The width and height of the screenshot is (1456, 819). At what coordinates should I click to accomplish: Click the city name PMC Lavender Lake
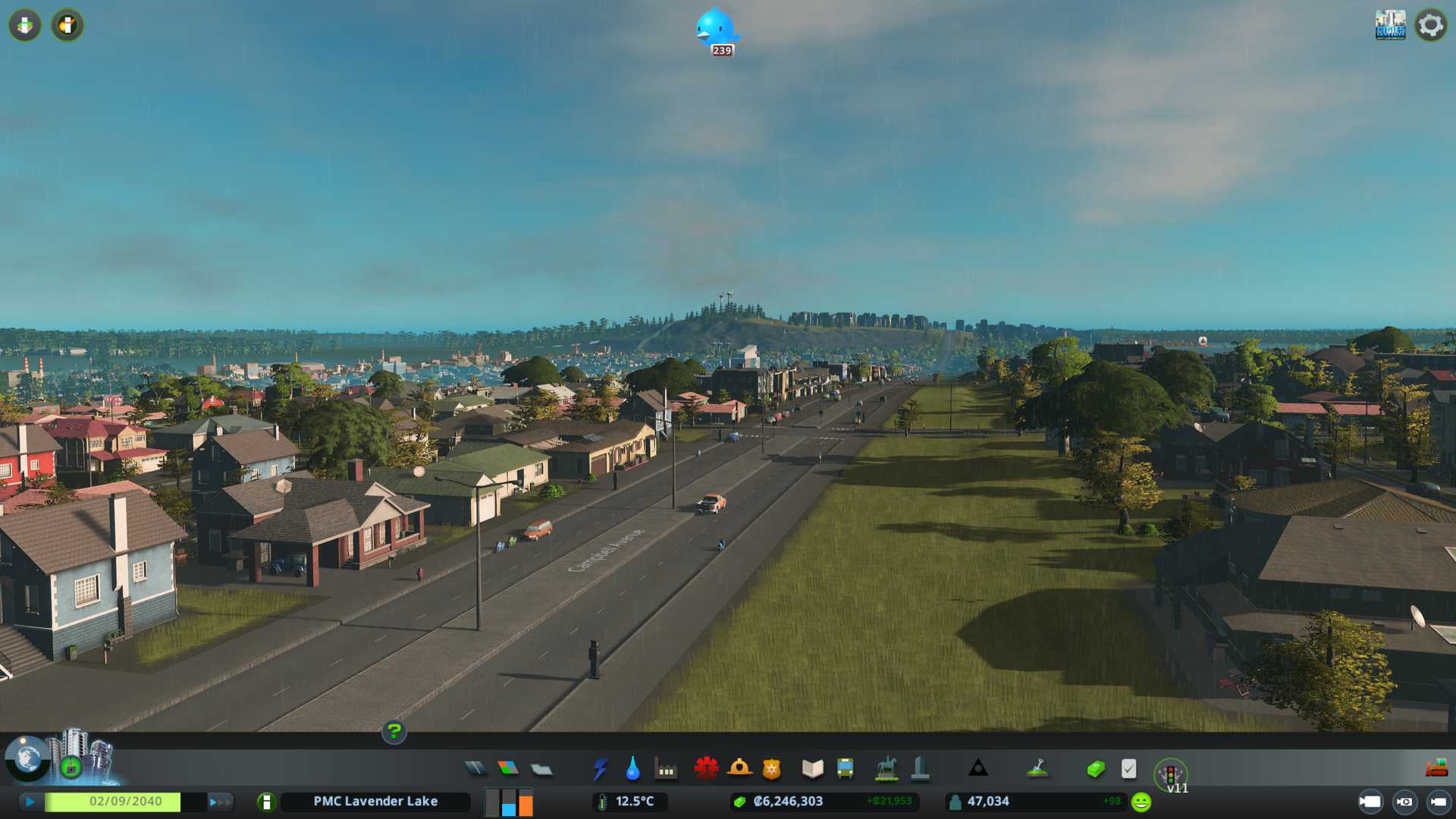coord(375,802)
